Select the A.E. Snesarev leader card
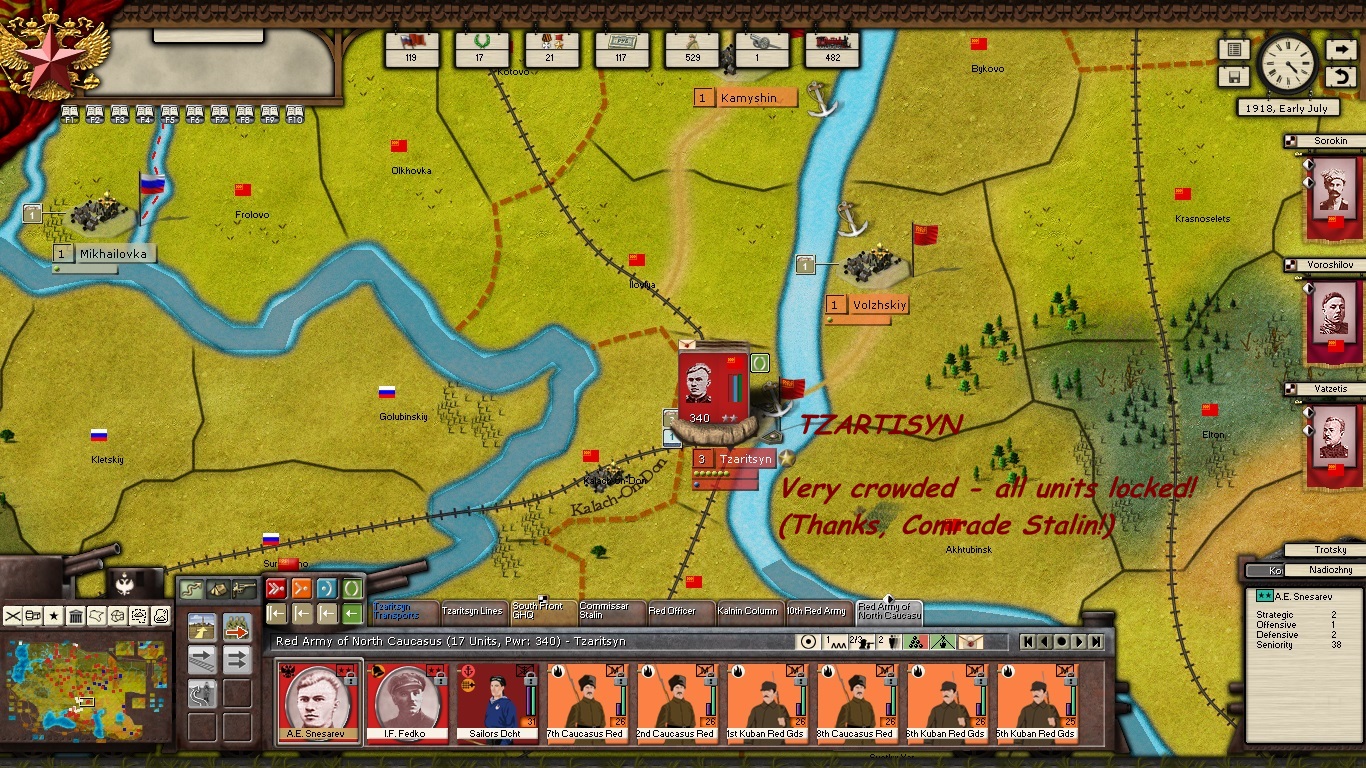Image resolution: width=1366 pixels, height=768 pixels. pos(317,702)
